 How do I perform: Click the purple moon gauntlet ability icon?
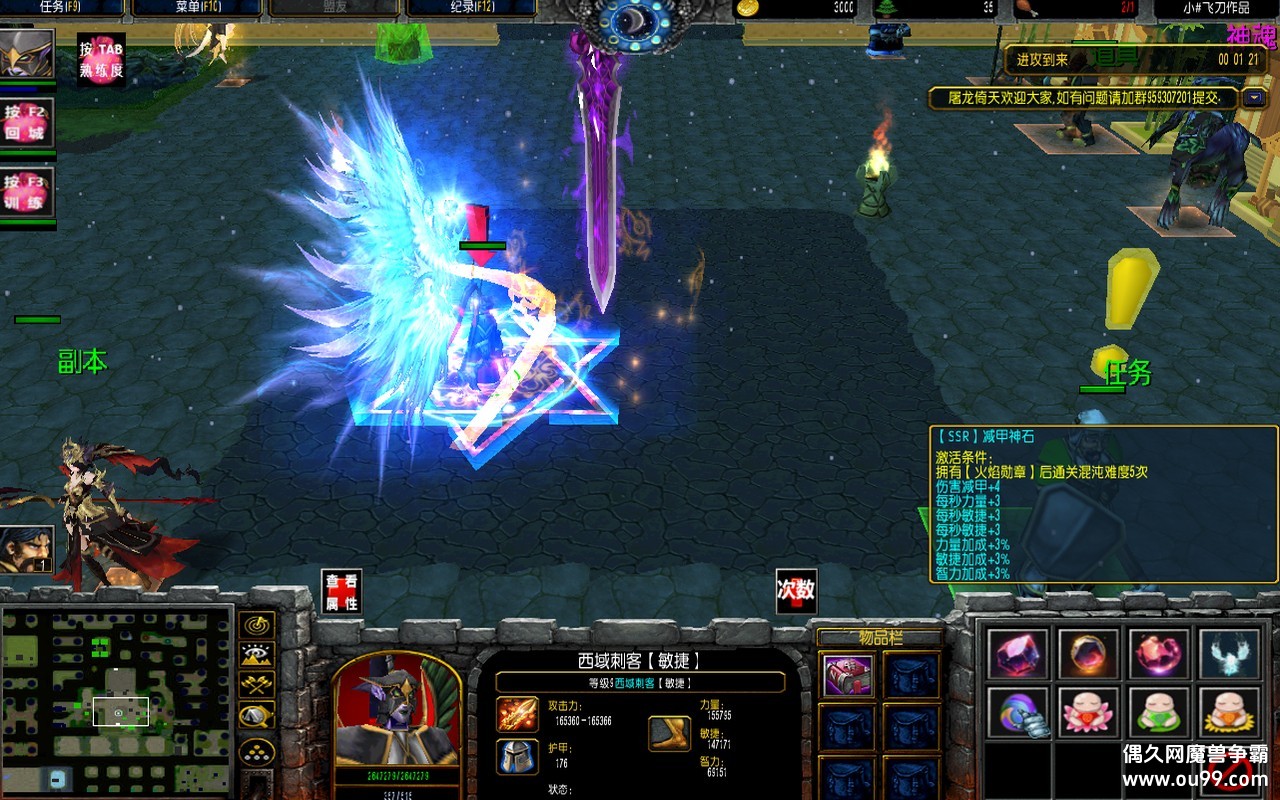coord(1019,713)
